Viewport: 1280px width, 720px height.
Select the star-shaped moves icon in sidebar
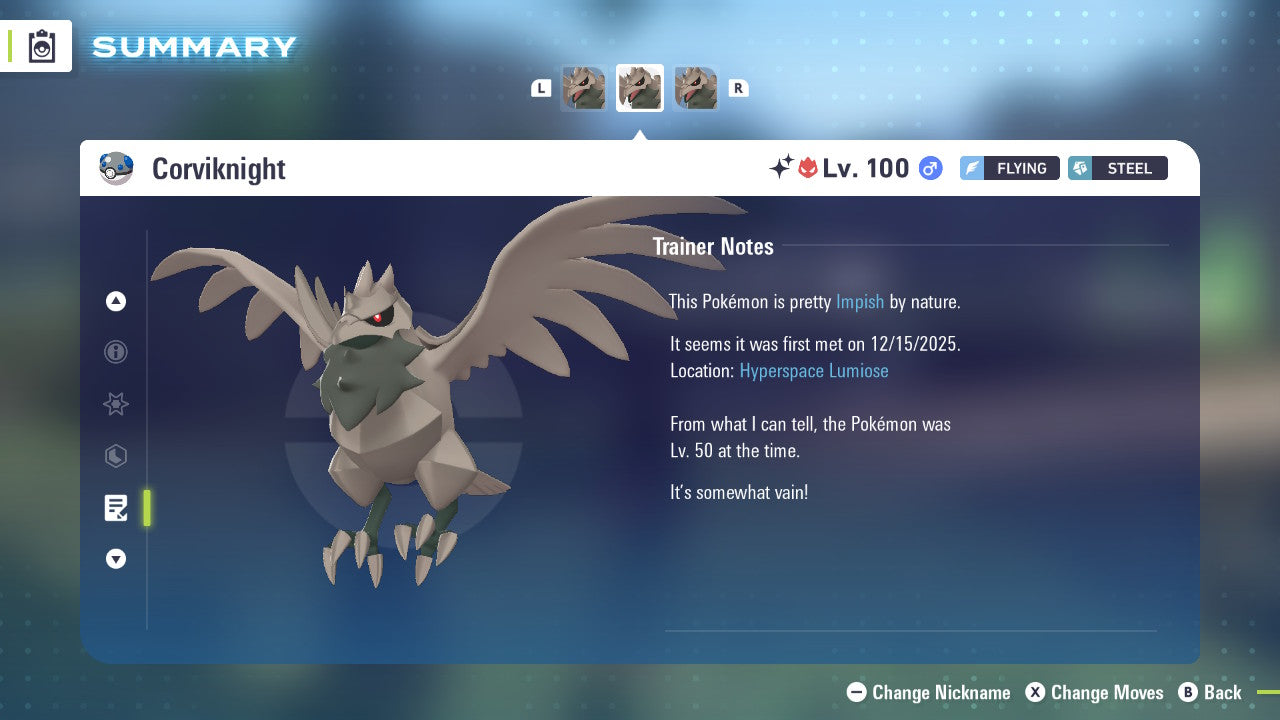pyautogui.click(x=116, y=404)
